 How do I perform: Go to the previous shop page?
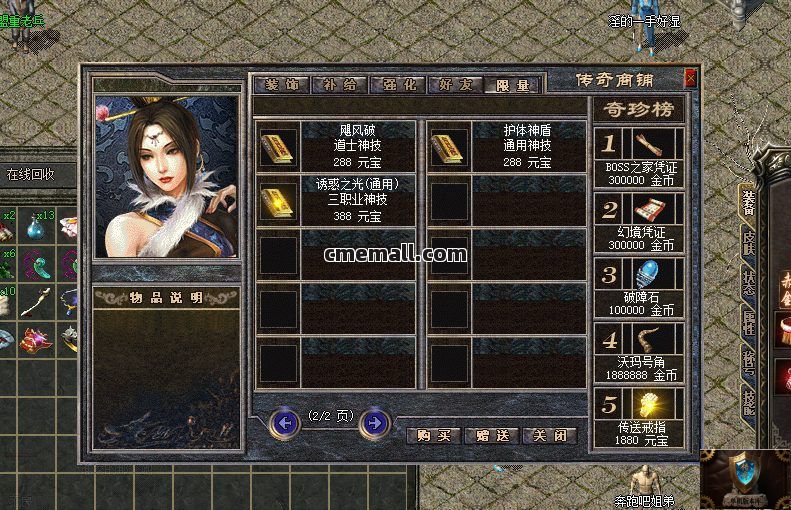[x=285, y=423]
